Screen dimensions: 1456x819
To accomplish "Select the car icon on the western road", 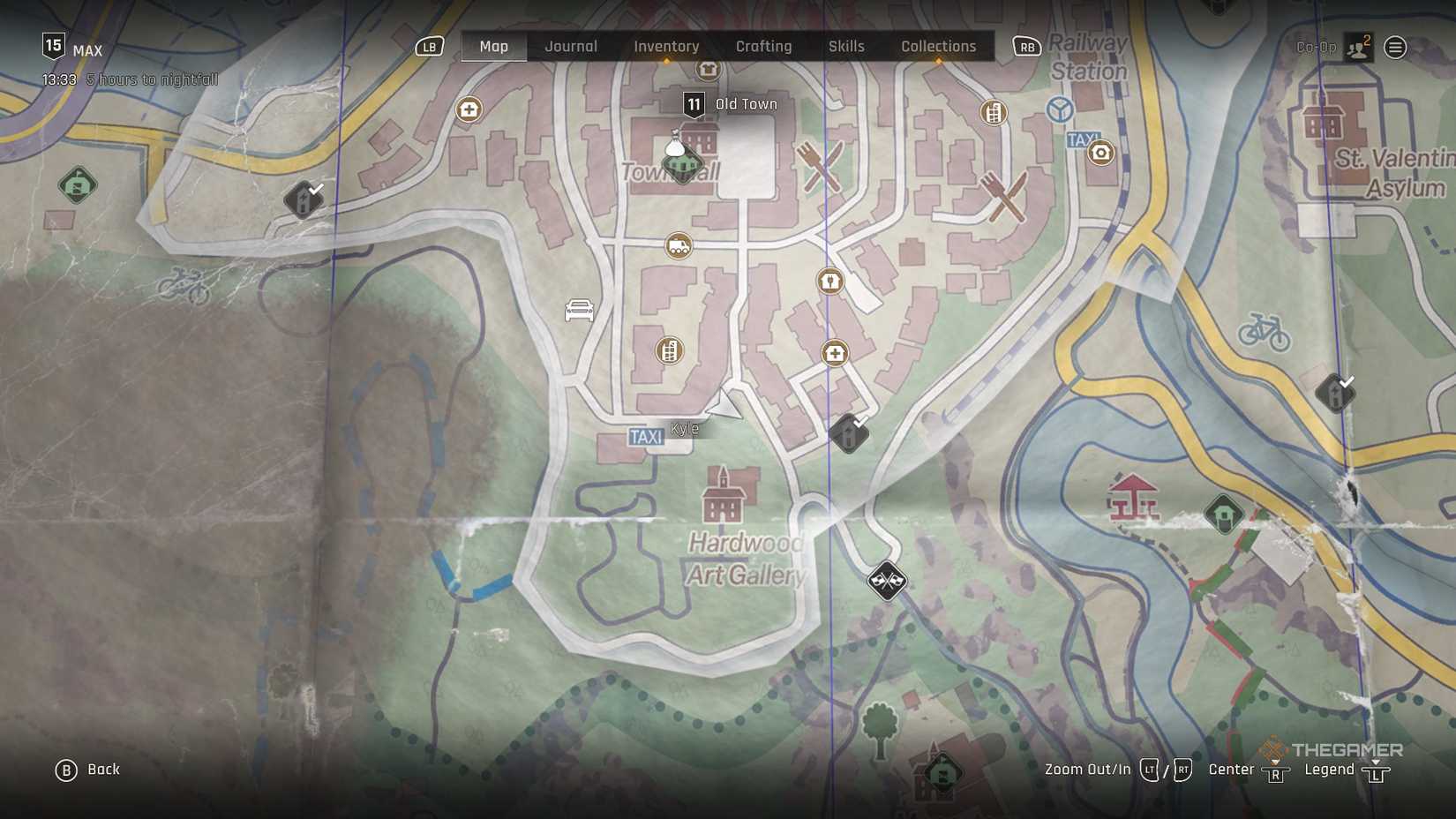I will point(578,311).
